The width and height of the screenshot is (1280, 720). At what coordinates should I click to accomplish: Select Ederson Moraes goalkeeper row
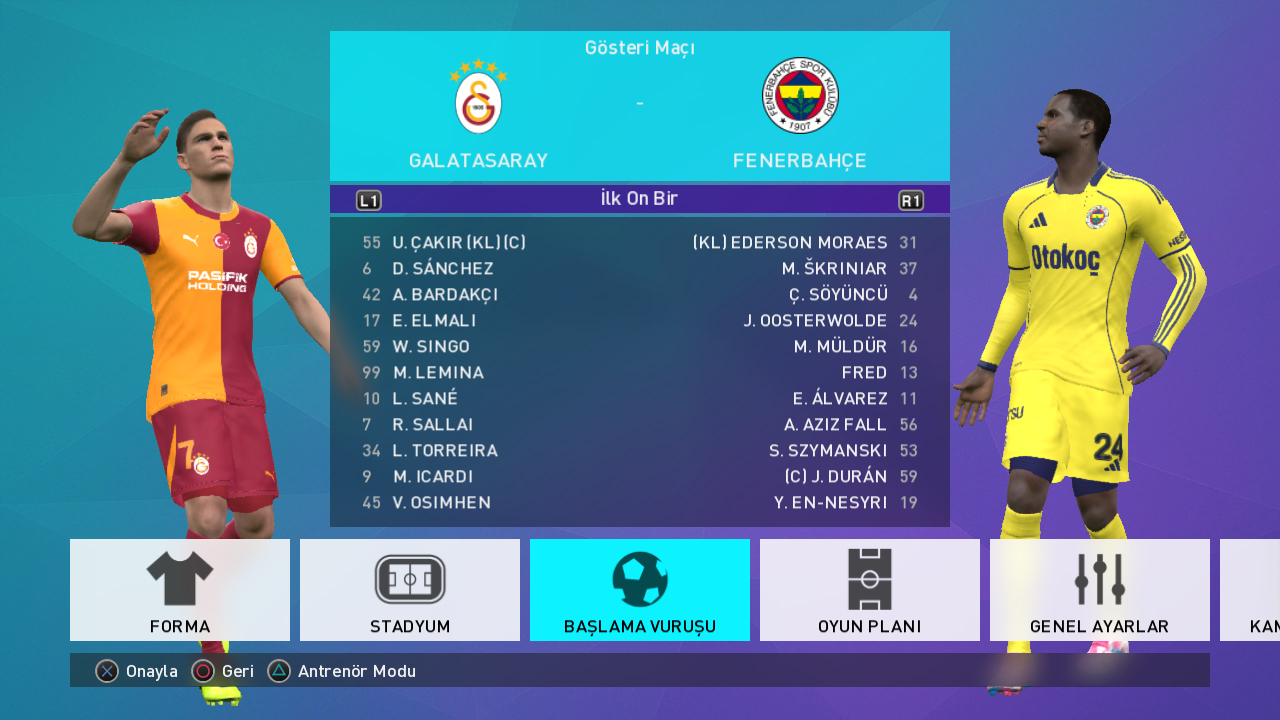point(789,243)
